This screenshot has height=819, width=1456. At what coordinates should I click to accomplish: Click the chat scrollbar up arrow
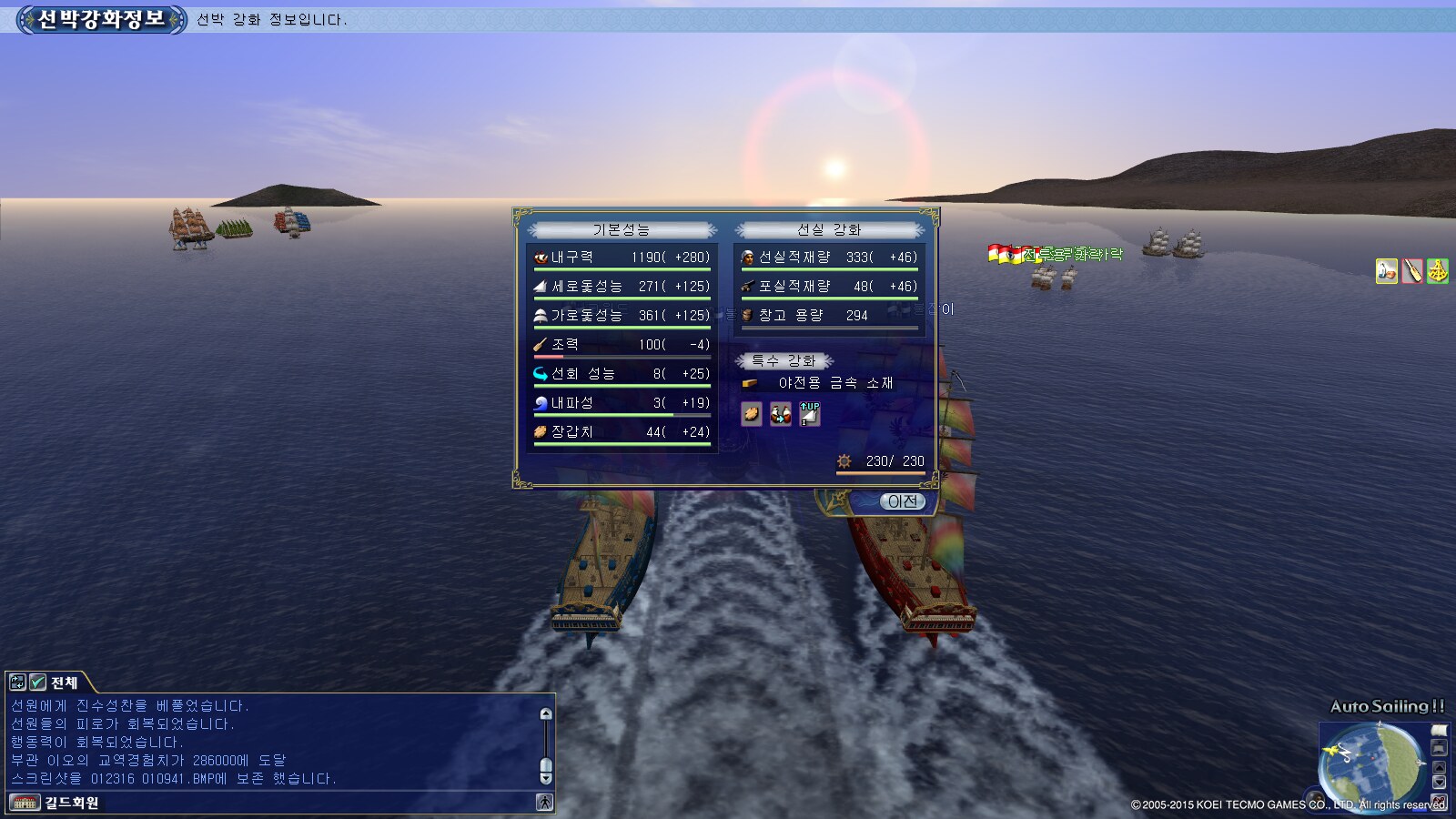pyautogui.click(x=546, y=714)
